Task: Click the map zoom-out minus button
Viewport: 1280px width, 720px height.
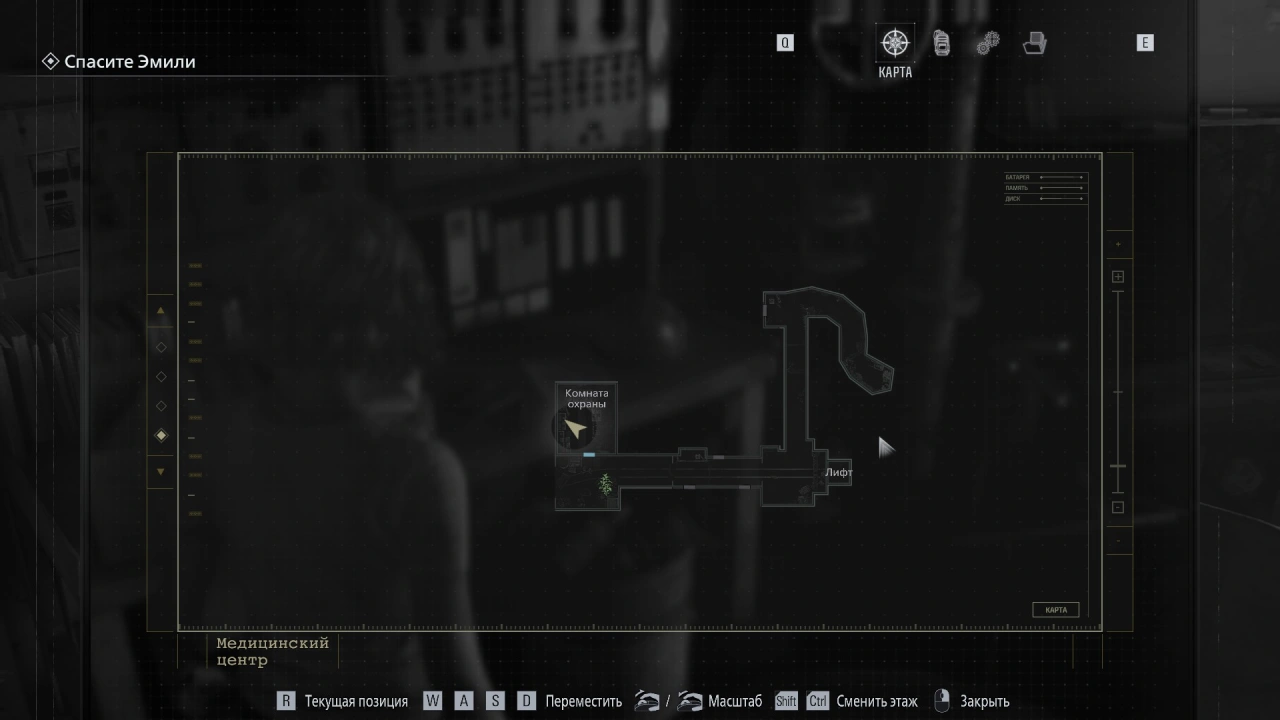Action: 1118,507
